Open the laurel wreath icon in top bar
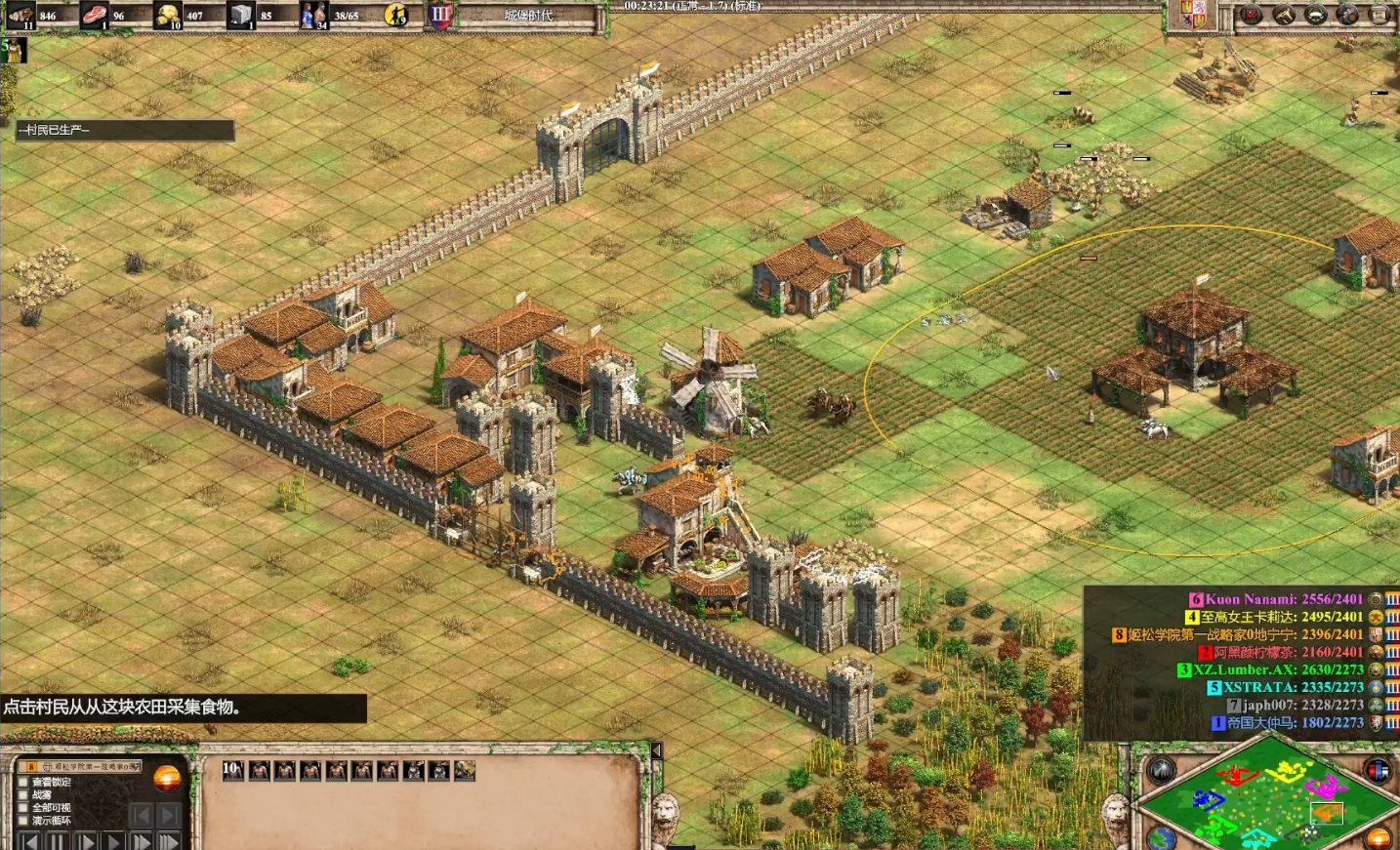This screenshot has width=1400, height=850. pos(1316,15)
